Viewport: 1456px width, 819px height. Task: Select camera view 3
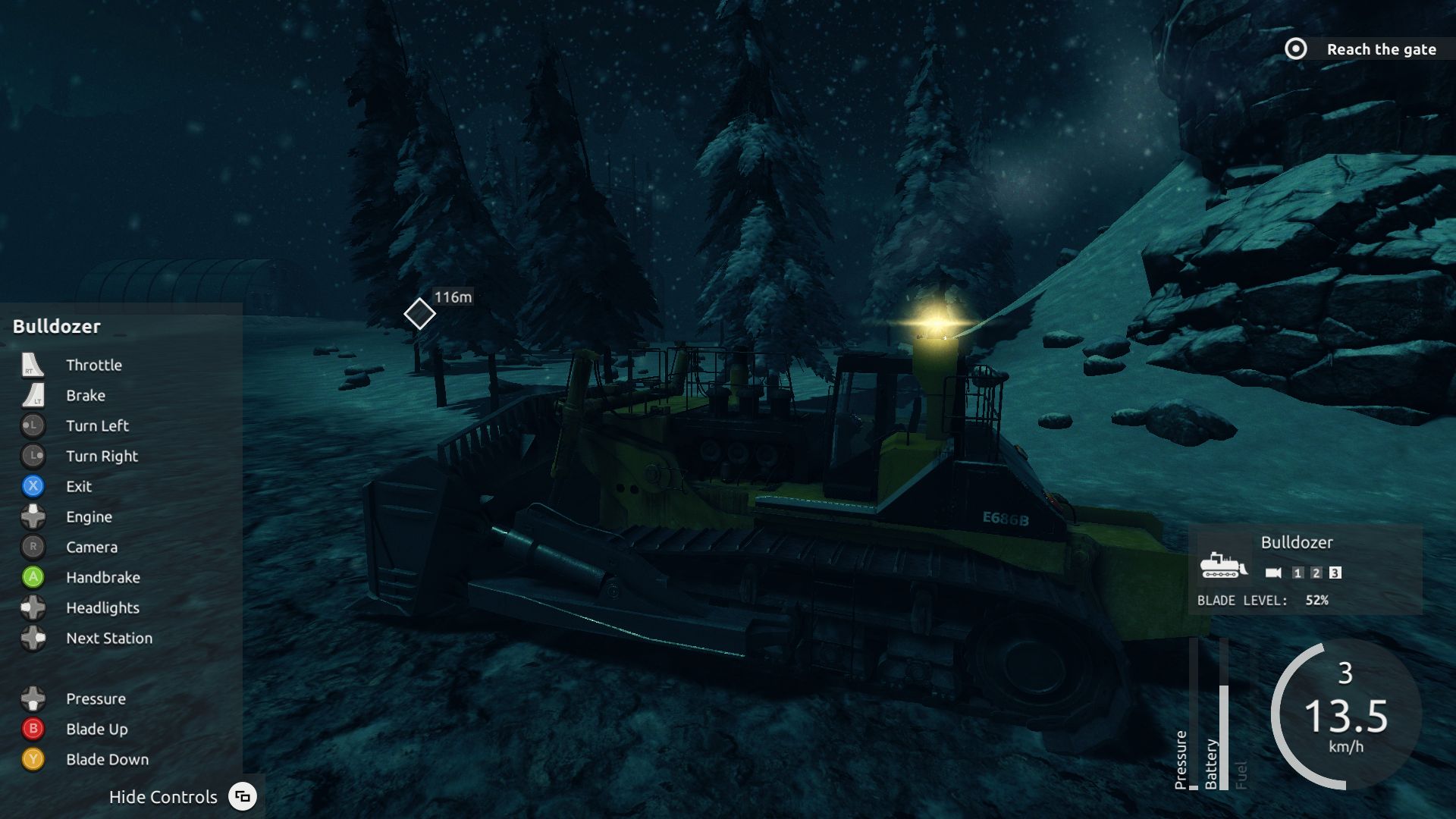1335,573
